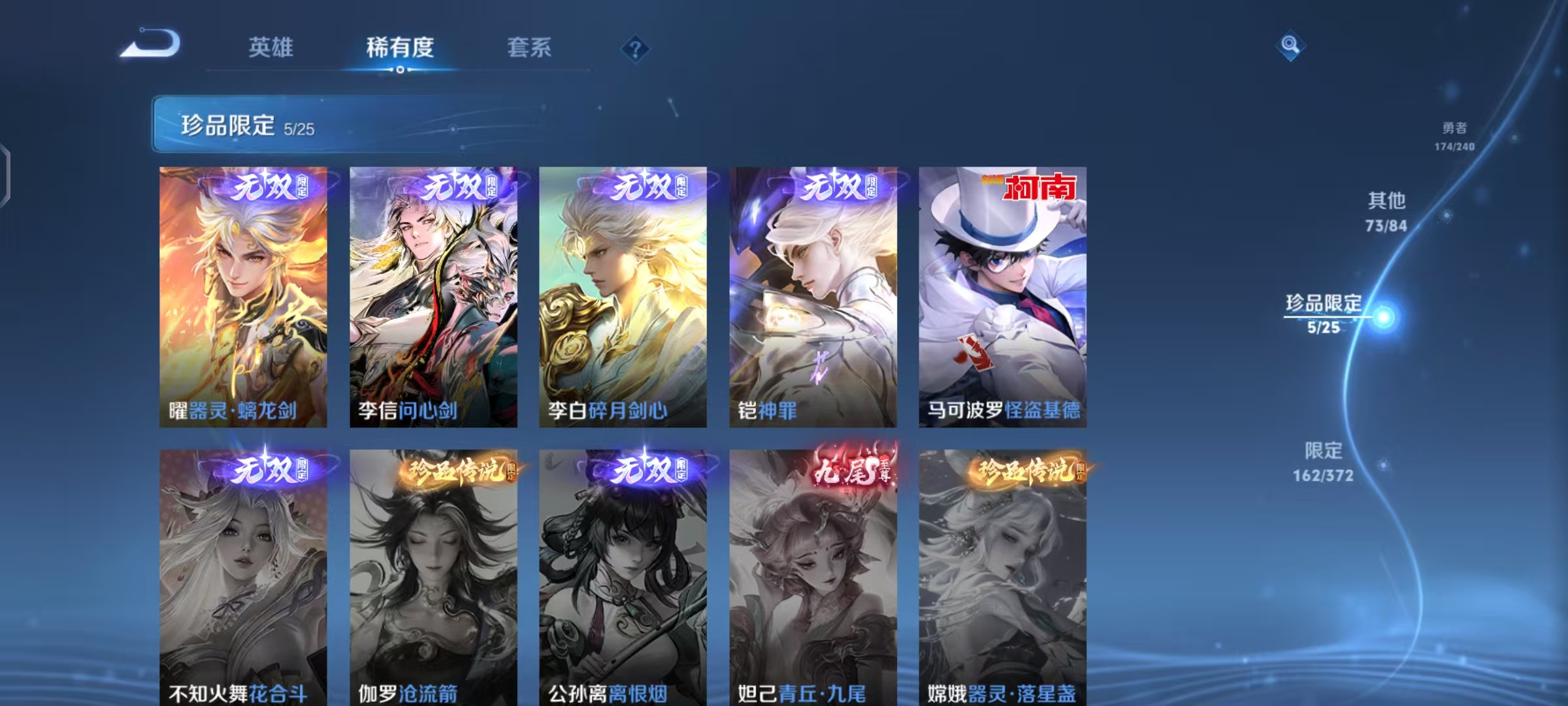Screen dimensions: 1568x706
Task: Switch to the 套系 tab
Action: 529,47
